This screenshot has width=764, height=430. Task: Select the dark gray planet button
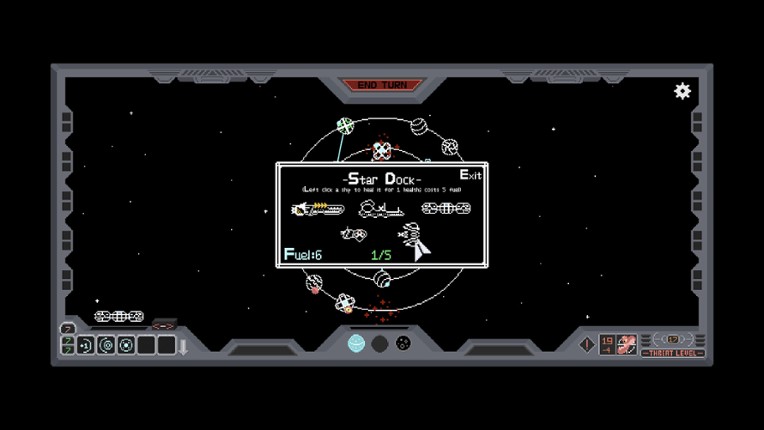[380, 344]
